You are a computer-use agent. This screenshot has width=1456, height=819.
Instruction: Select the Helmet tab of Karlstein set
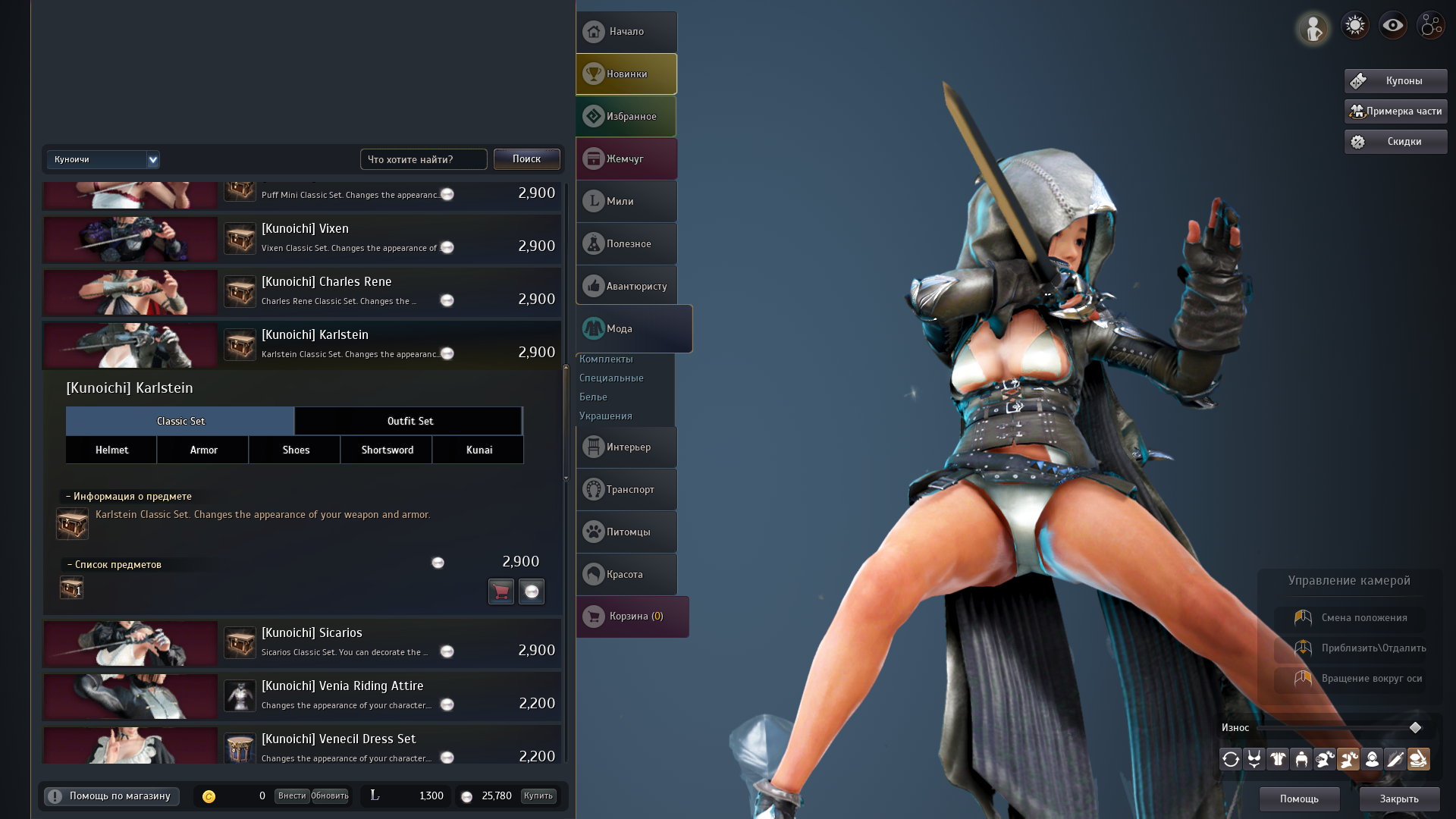pyautogui.click(x=111, y=450)
